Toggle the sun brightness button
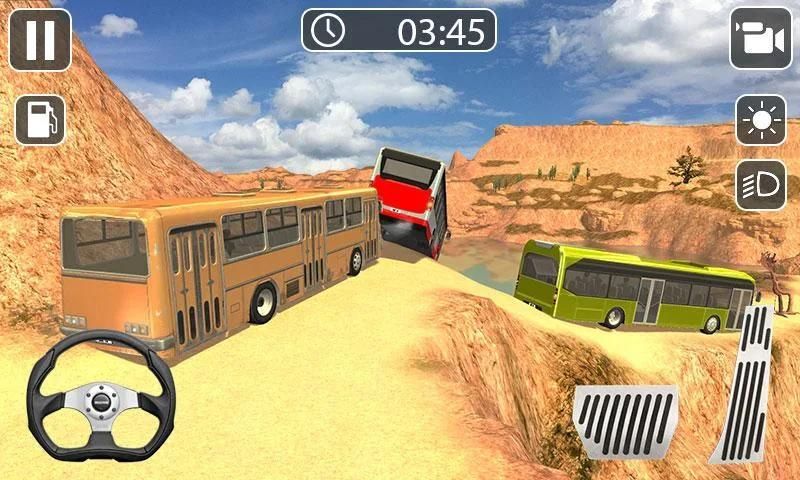800x480 pixels. pos(761,121)
